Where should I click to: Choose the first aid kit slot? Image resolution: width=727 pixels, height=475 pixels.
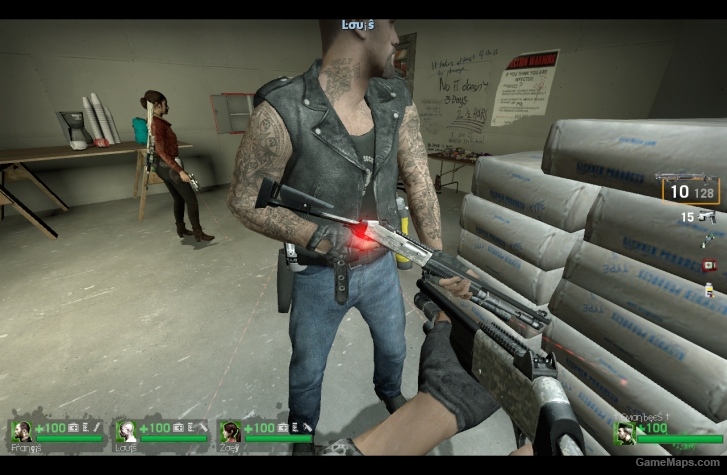point(709,265)
